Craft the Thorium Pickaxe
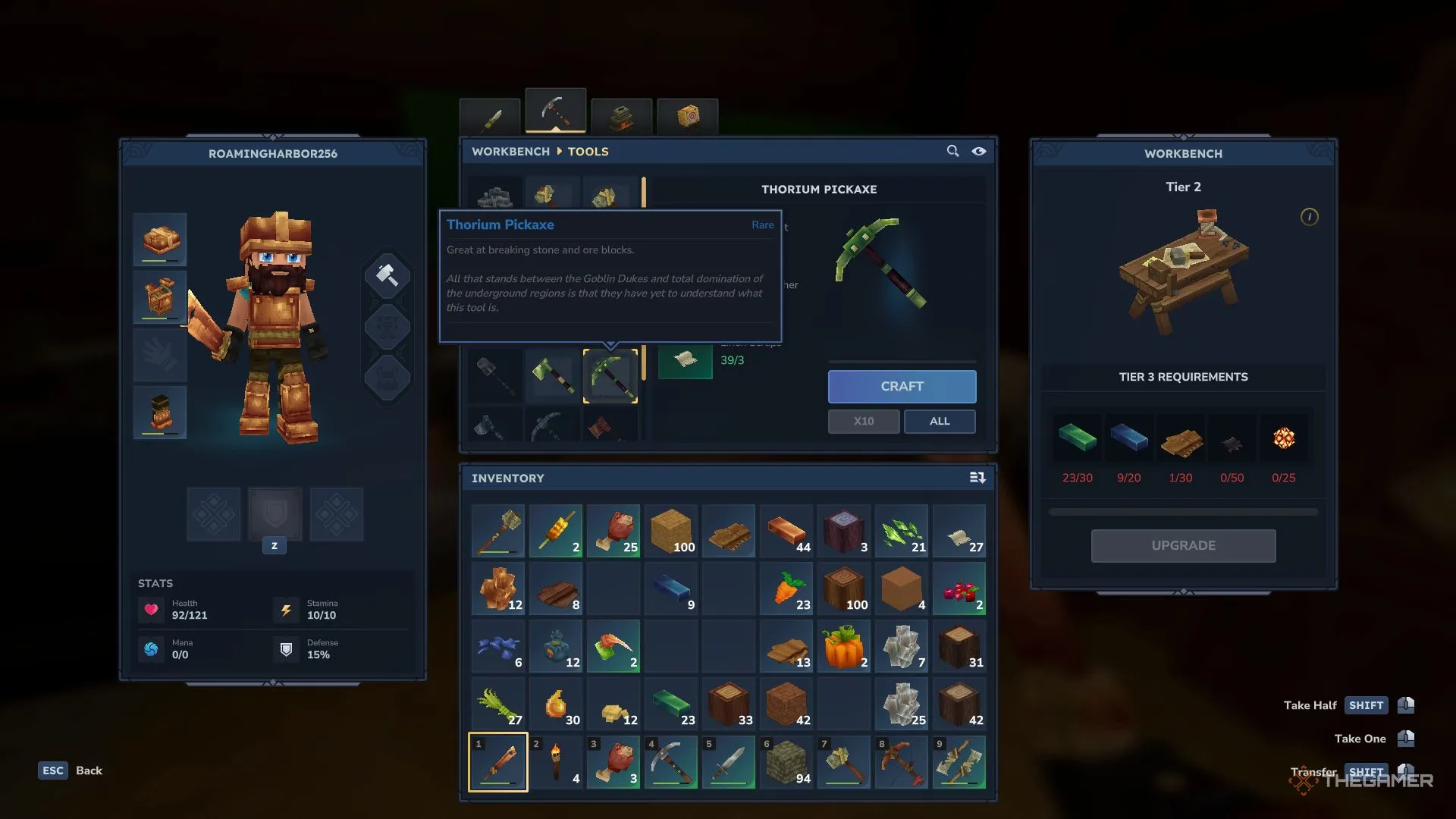 pyautogui.click(x=902, y=387)
